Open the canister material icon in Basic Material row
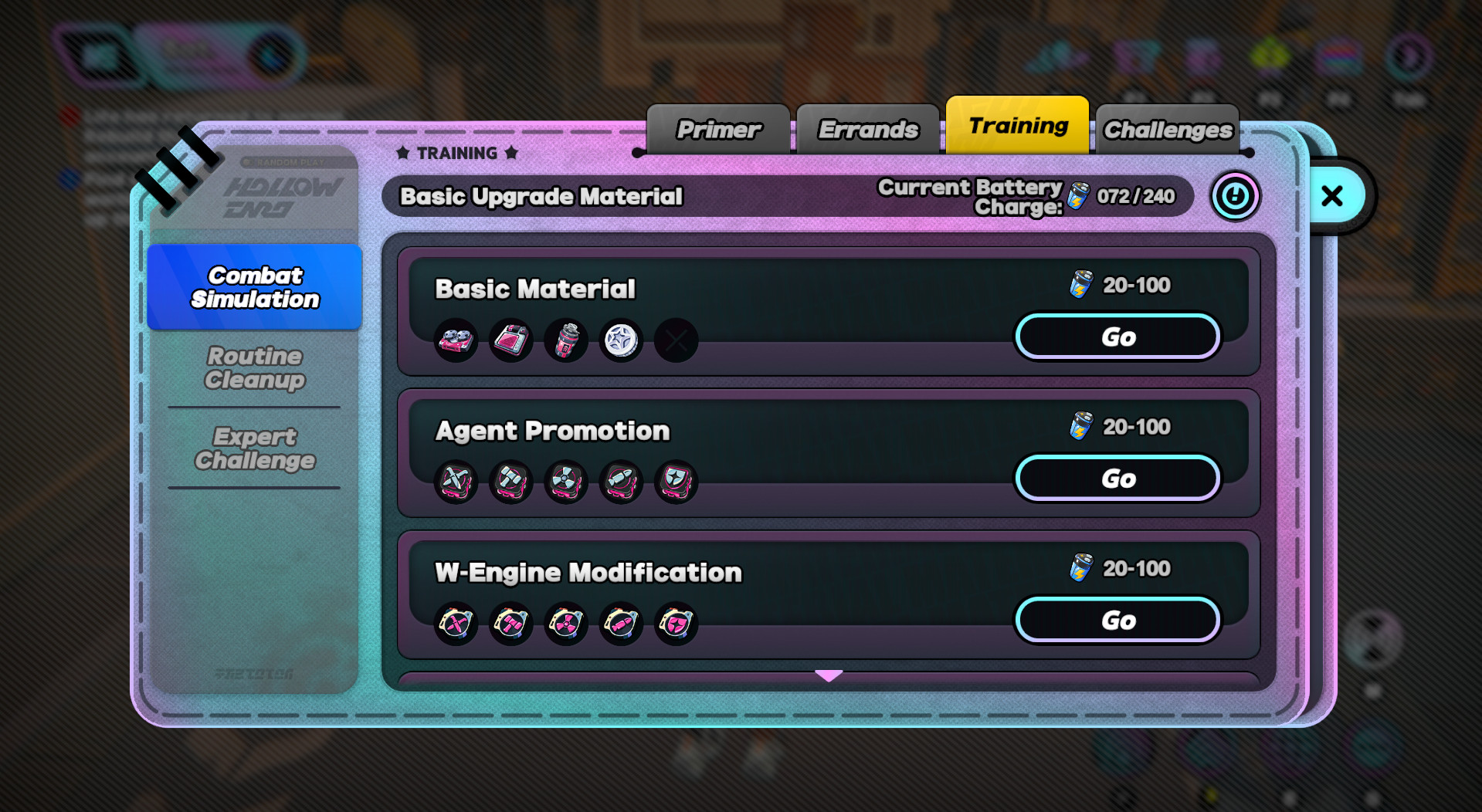 [x=565, y=340]
